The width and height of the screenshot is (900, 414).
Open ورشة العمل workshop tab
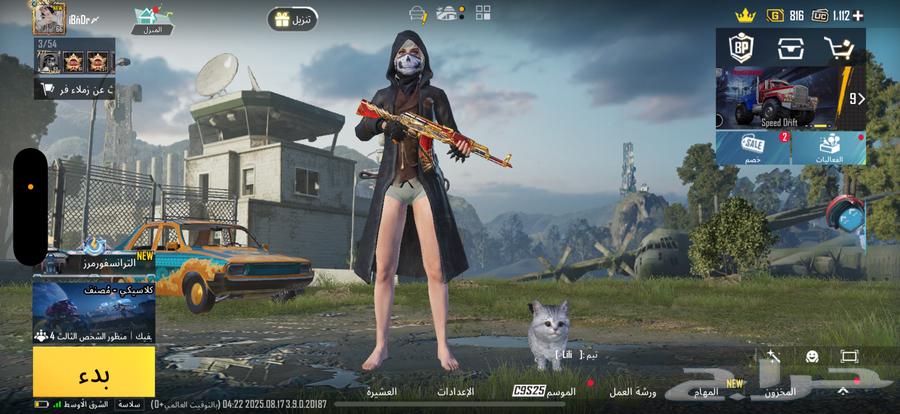click(x=634, y=391)
